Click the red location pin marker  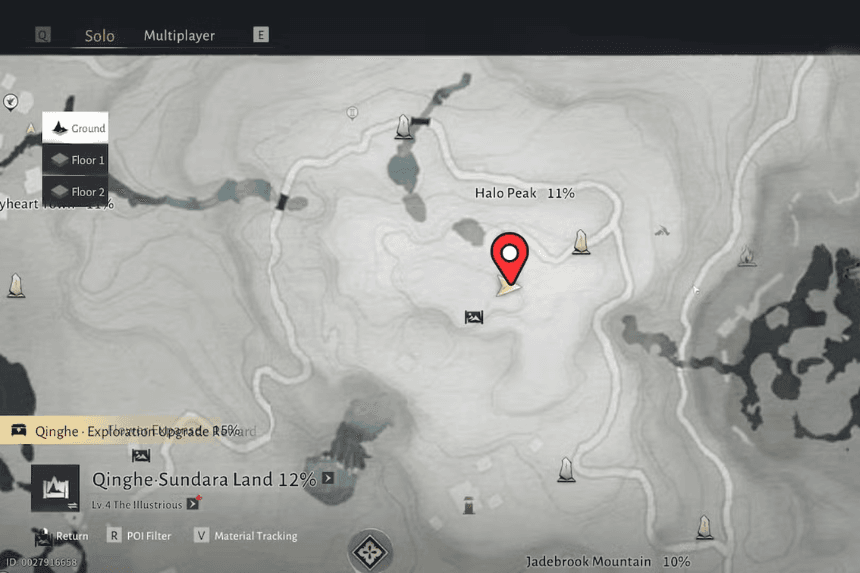(510, 256)
